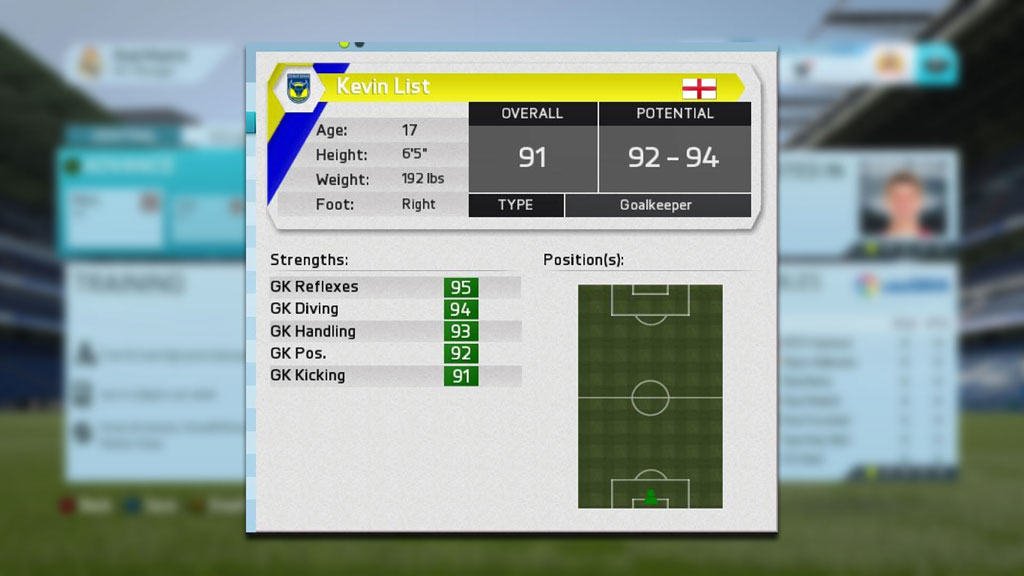This screenshot has width=1024, height=576.
Task: Click the GK Handling strength row
Action: point(395,331)
